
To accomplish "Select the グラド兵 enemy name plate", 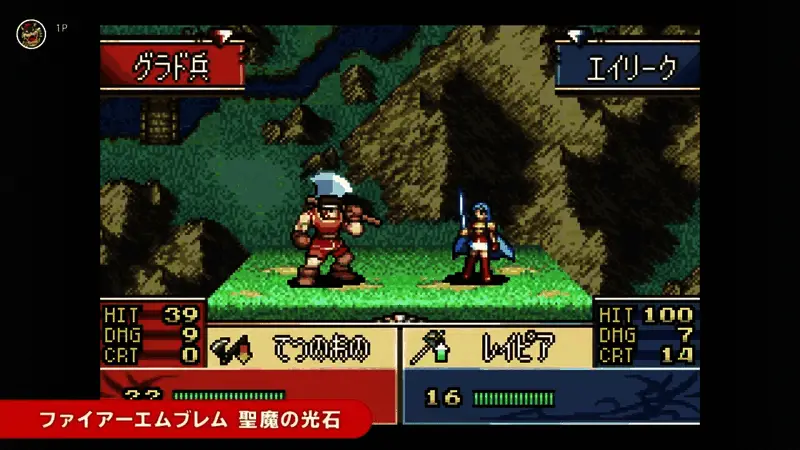I will click(172, 67).
